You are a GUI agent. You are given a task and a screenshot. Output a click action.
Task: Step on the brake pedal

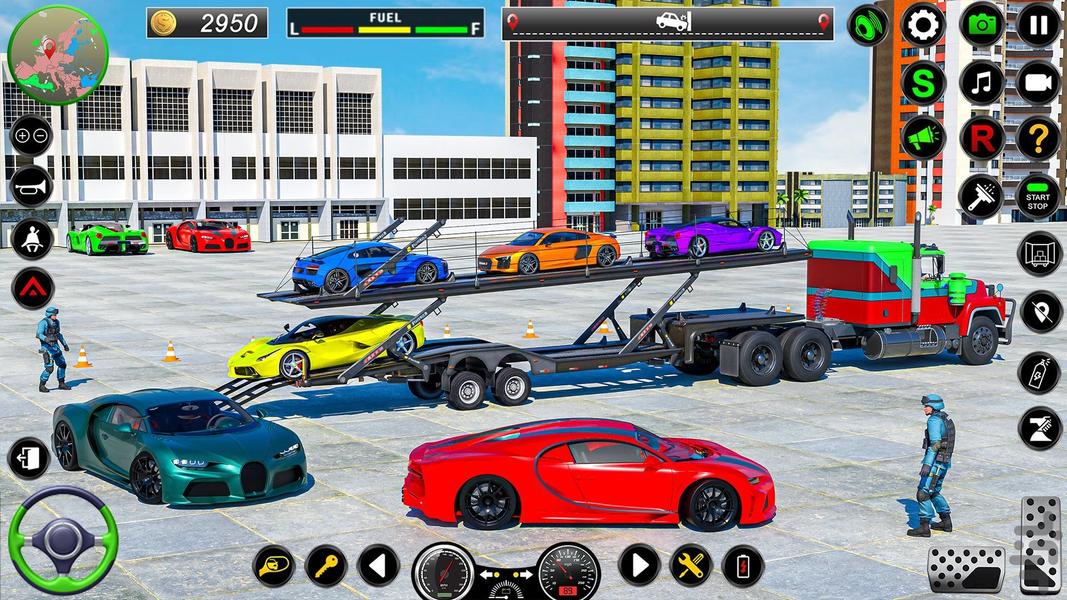coord(965,569)
